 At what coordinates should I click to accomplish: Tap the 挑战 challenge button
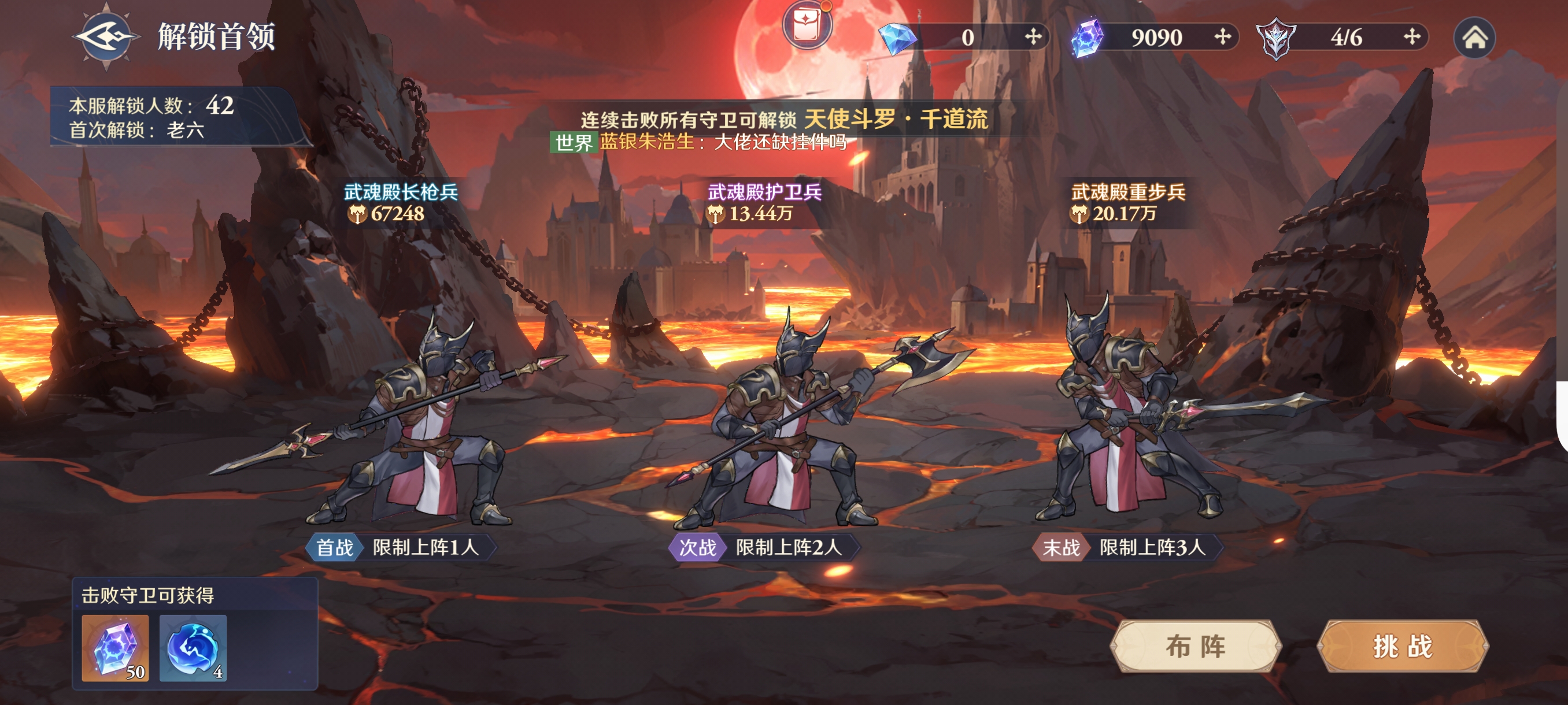point(1403,646)
